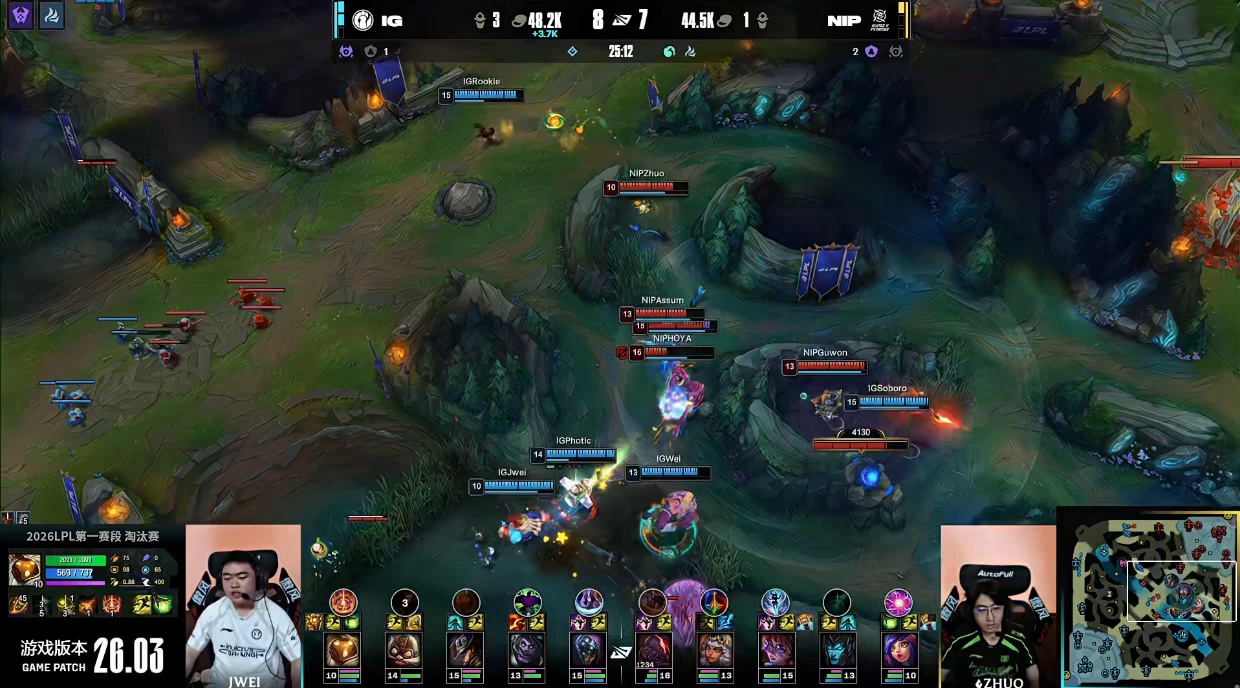
Task: Select the green summoner spell in Bard's stats panel
Action: [165, 604]
